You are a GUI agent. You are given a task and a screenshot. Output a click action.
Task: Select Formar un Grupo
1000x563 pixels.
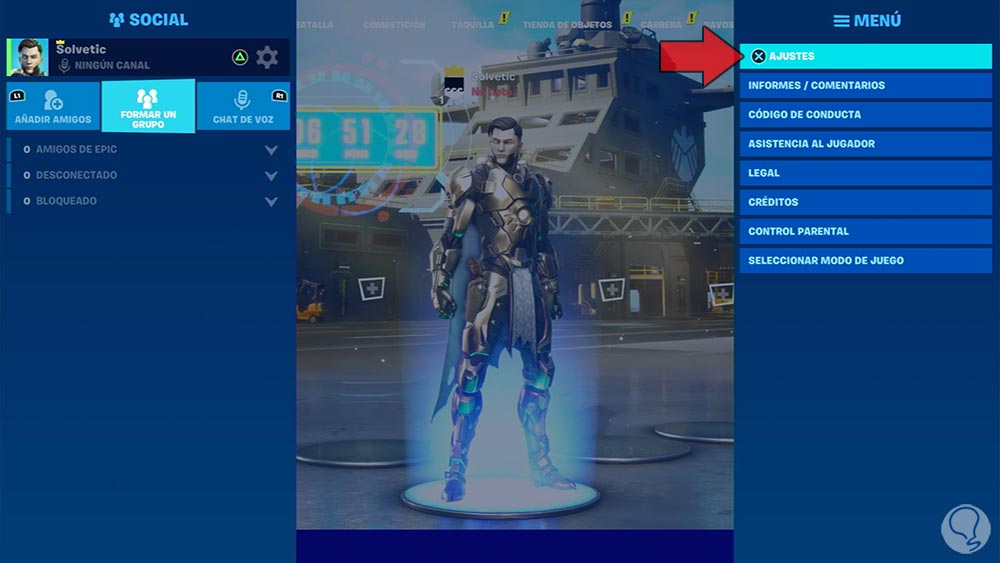tap(148, 107)
